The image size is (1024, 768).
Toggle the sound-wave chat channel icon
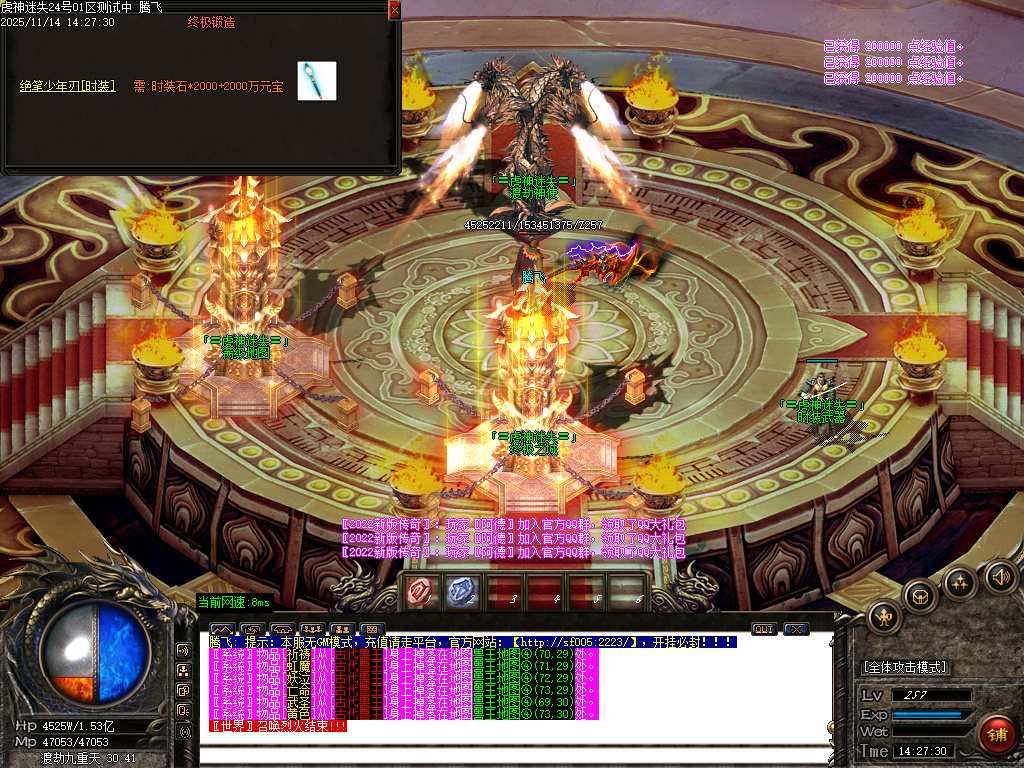(x=184, y=650)
